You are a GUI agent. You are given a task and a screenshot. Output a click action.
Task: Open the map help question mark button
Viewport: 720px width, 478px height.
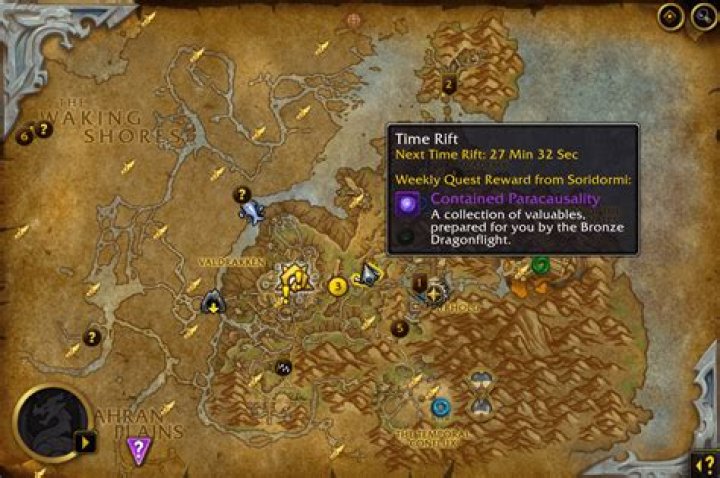tap(703, 463)
